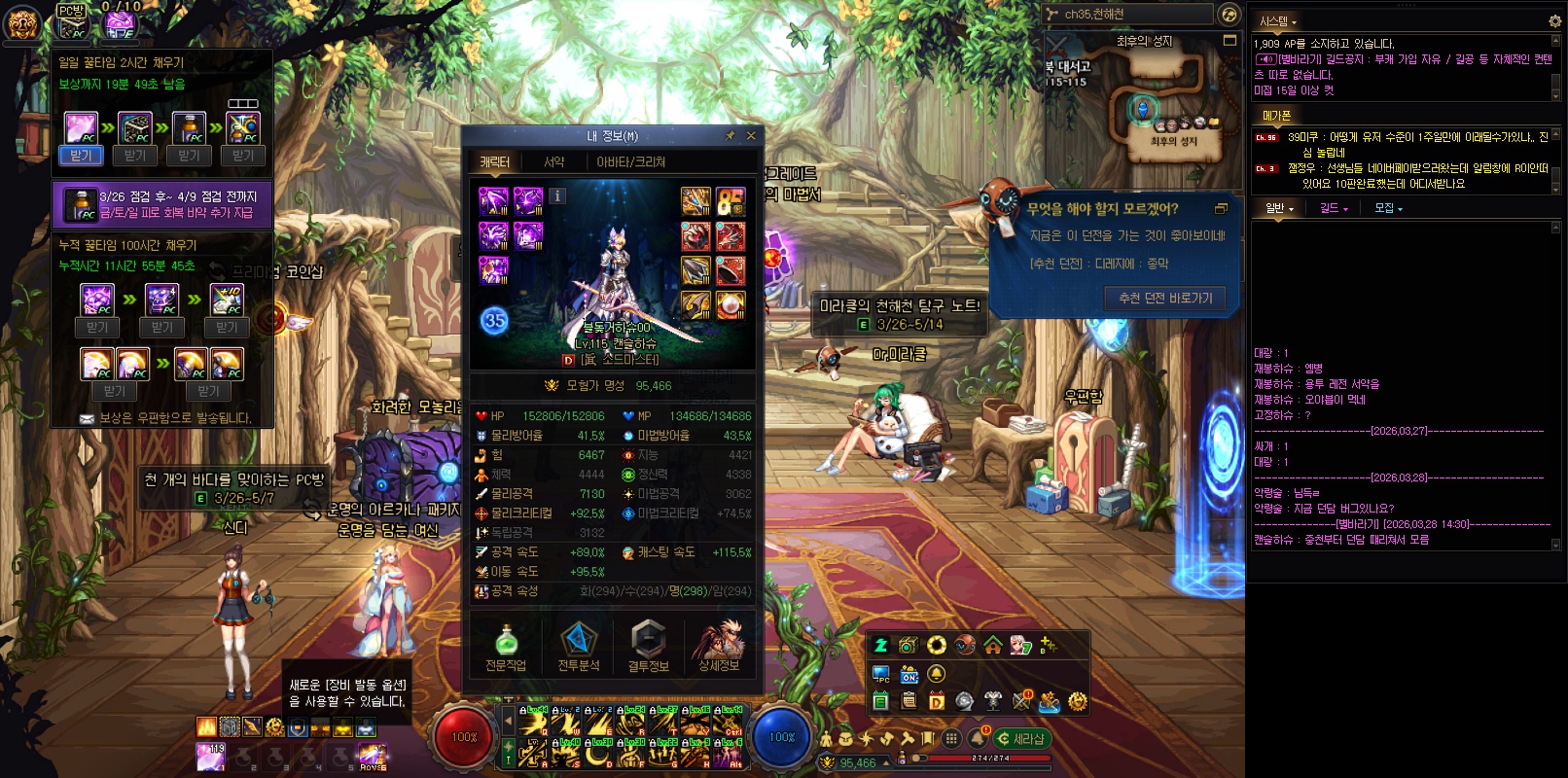The width and height of the screenshot is (1568, 778).
Task: Click the 추천 던전 바로가기 button
Action: (1165, 299)
